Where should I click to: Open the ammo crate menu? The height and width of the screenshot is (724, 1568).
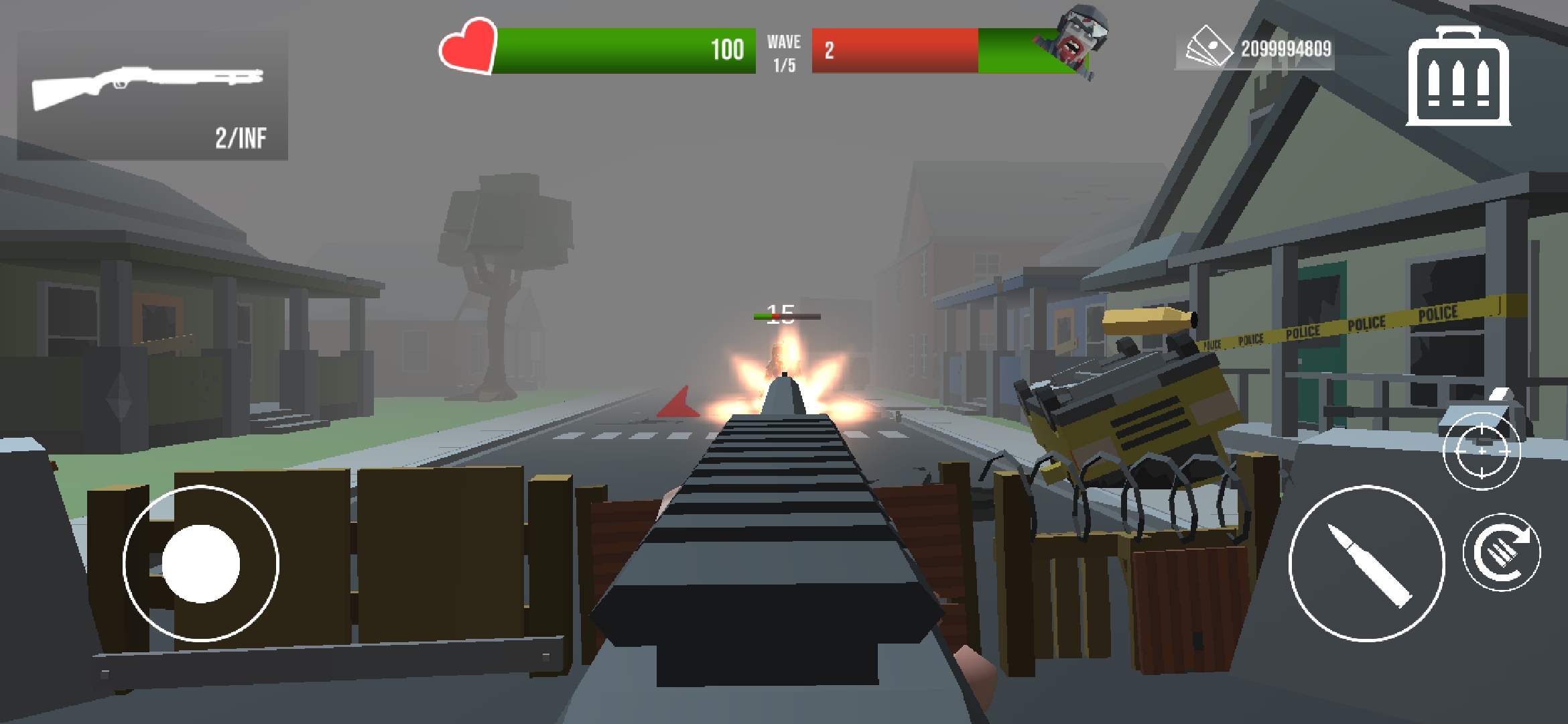[x=1458, y=77]
